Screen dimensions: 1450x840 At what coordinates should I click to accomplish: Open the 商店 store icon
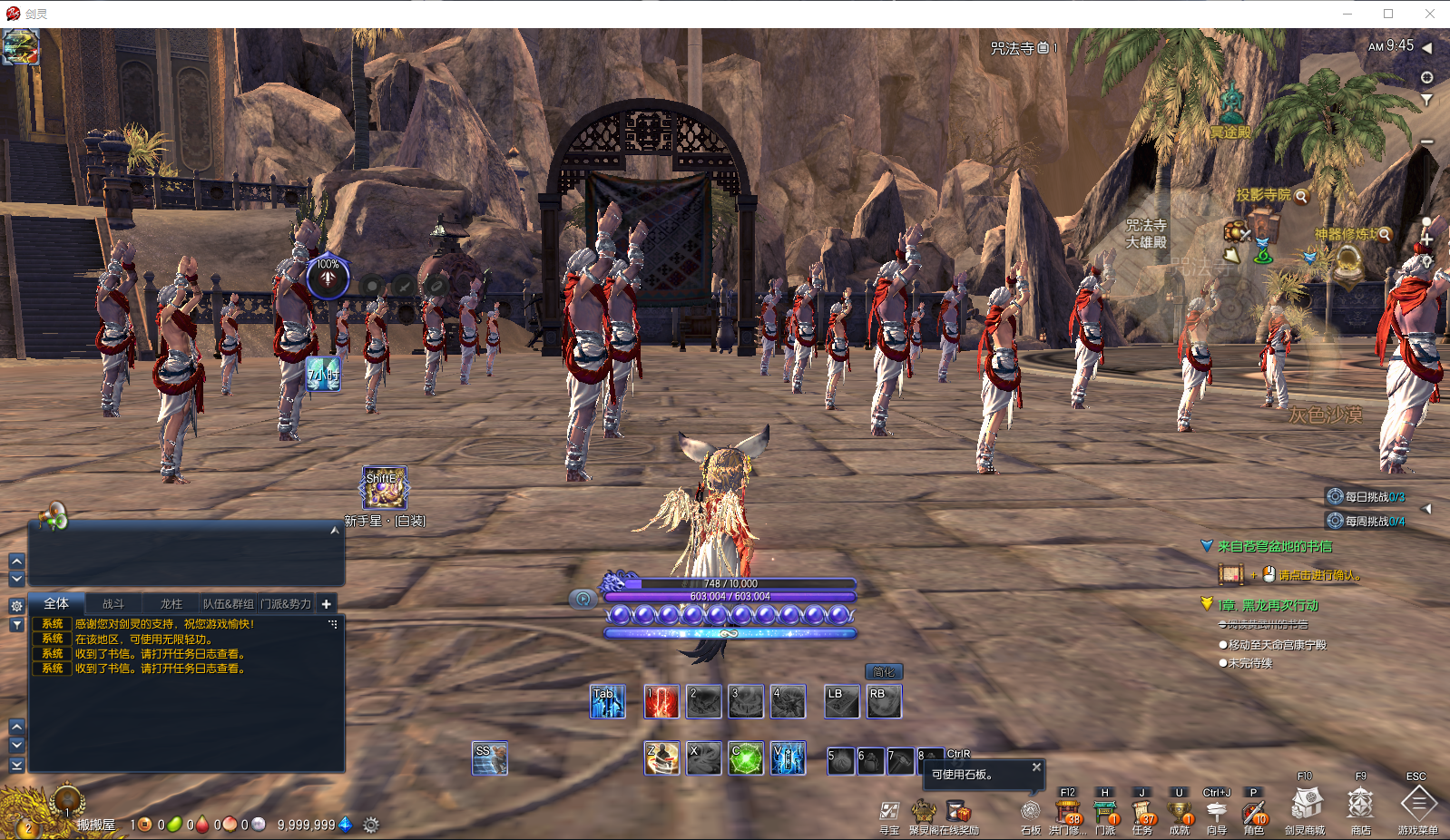click(1360, 805)
